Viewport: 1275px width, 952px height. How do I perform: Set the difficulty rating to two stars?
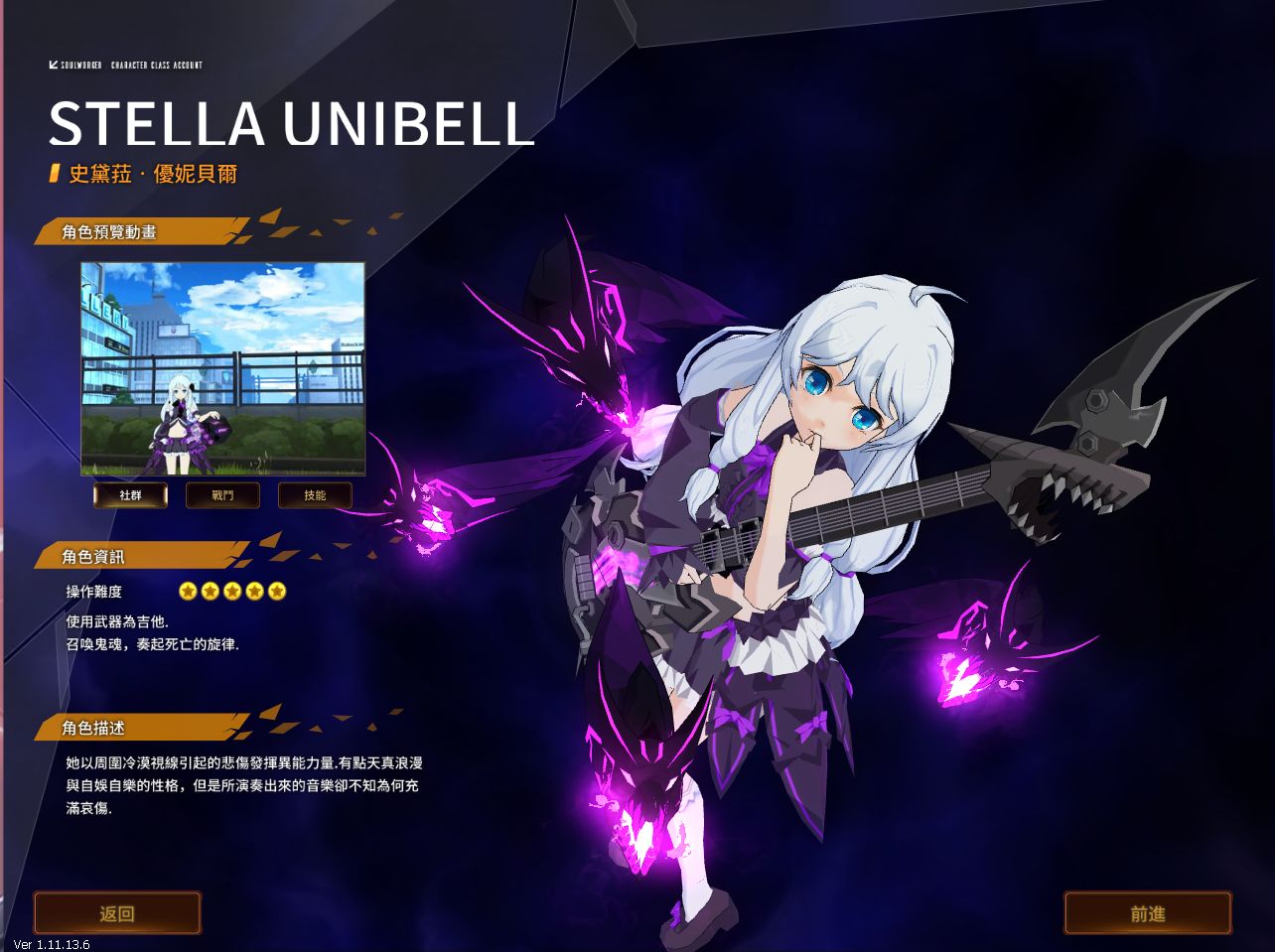click(x=211, y=591)
